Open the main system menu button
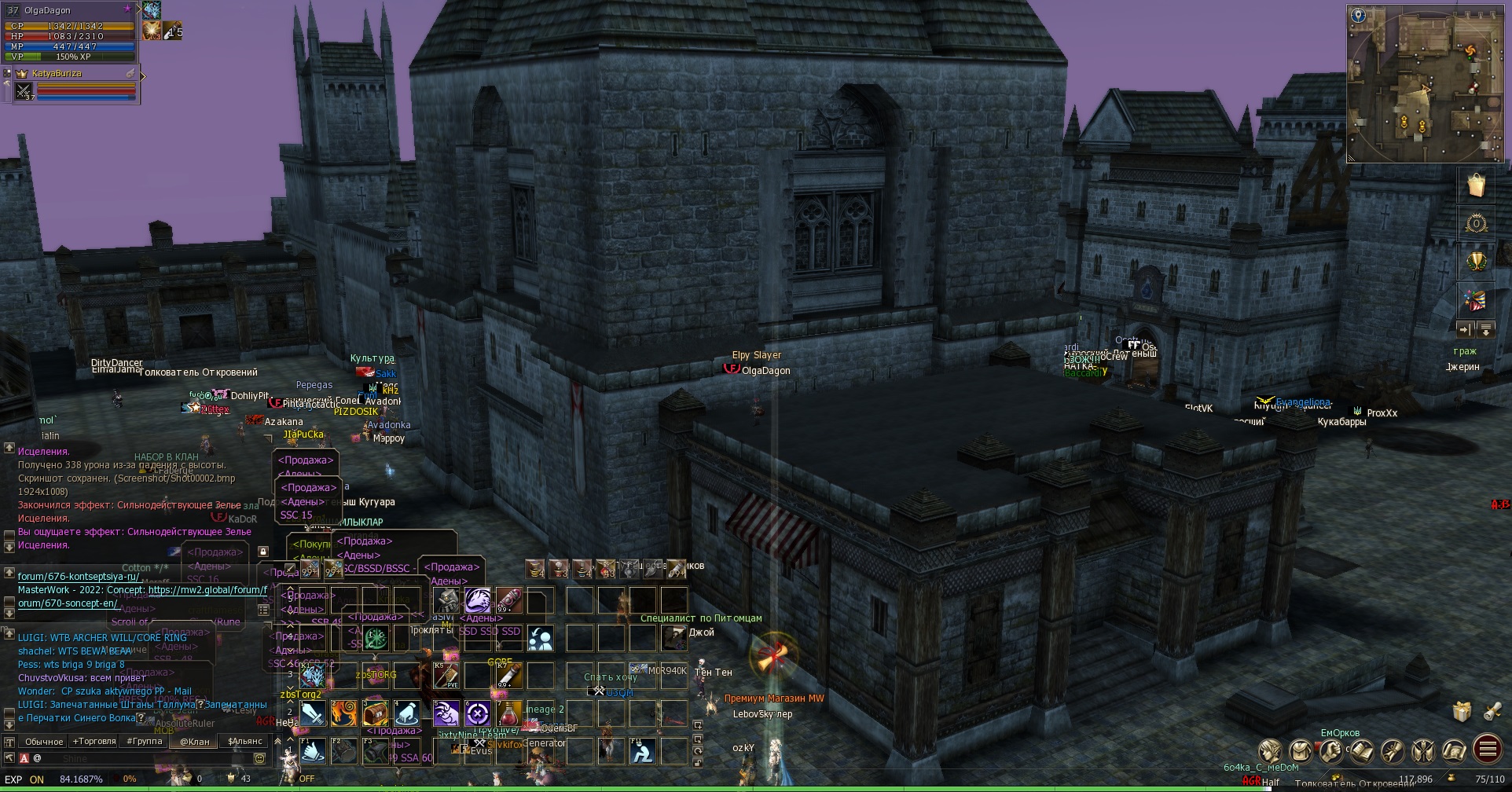The image size is (1512, 792). tap(1487, 750)
